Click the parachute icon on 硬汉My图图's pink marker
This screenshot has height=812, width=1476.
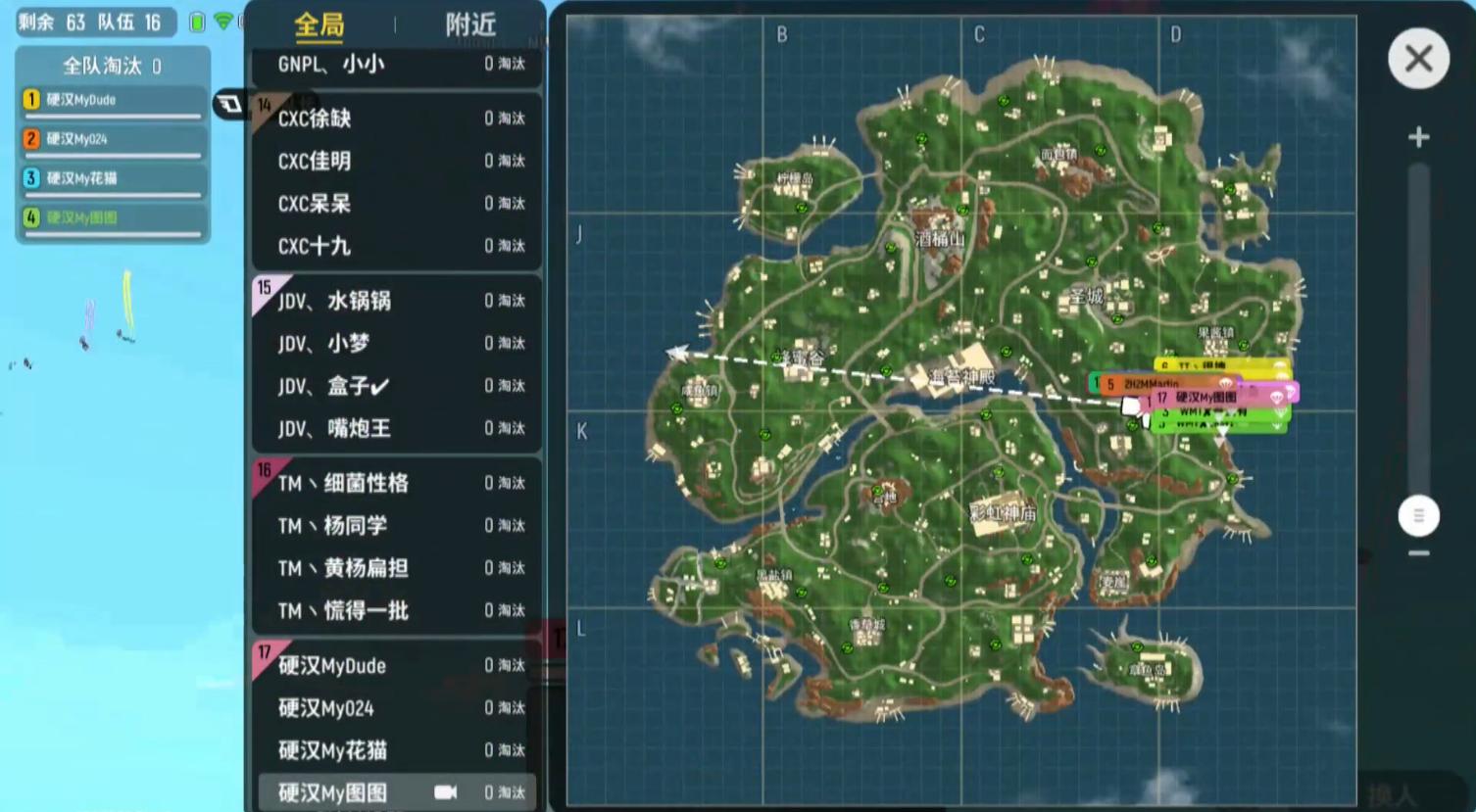click(1276, 399)
